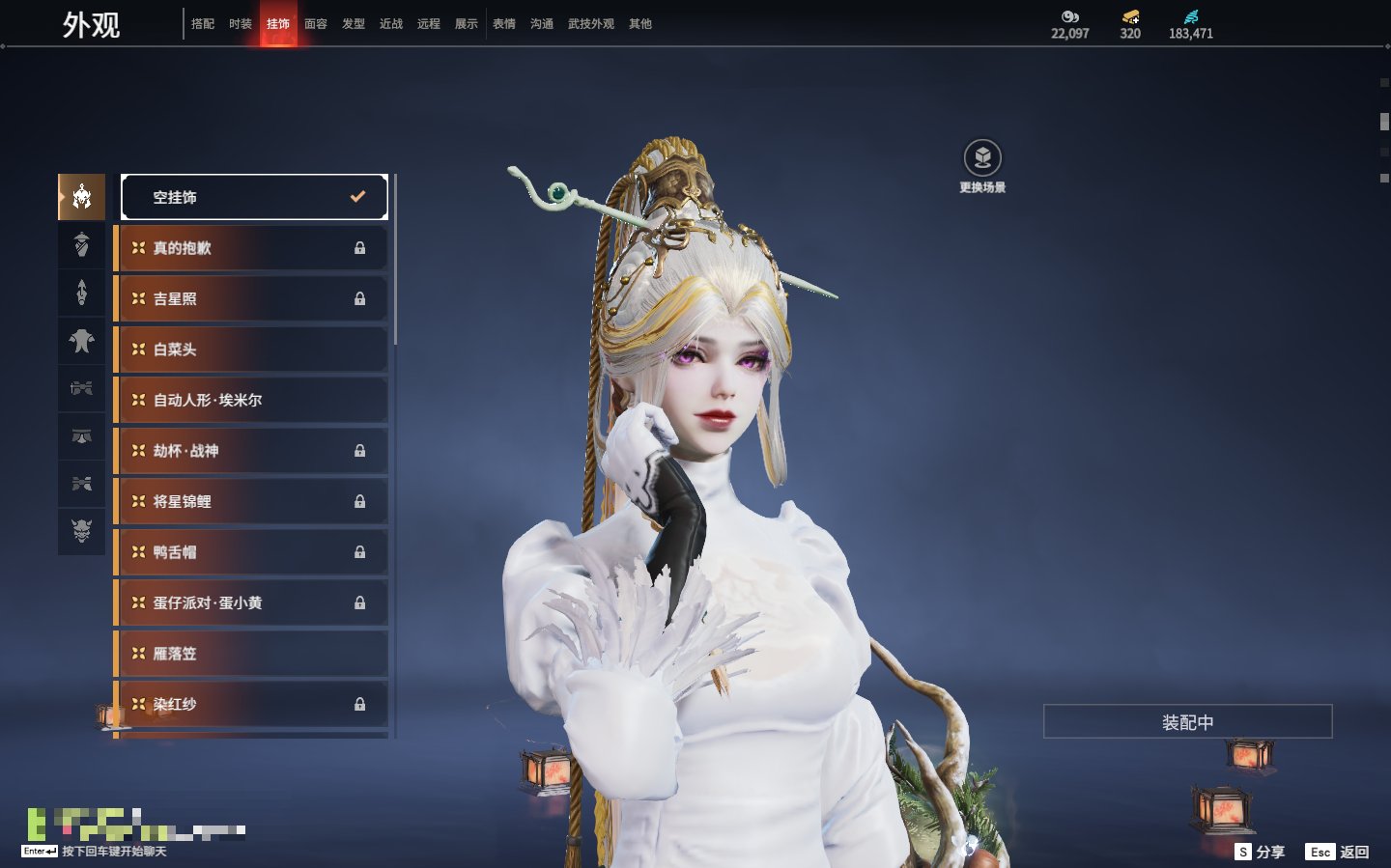The image size is (1391, 868).
Task: Click the 分享 share button
Action: point(1261,852)
